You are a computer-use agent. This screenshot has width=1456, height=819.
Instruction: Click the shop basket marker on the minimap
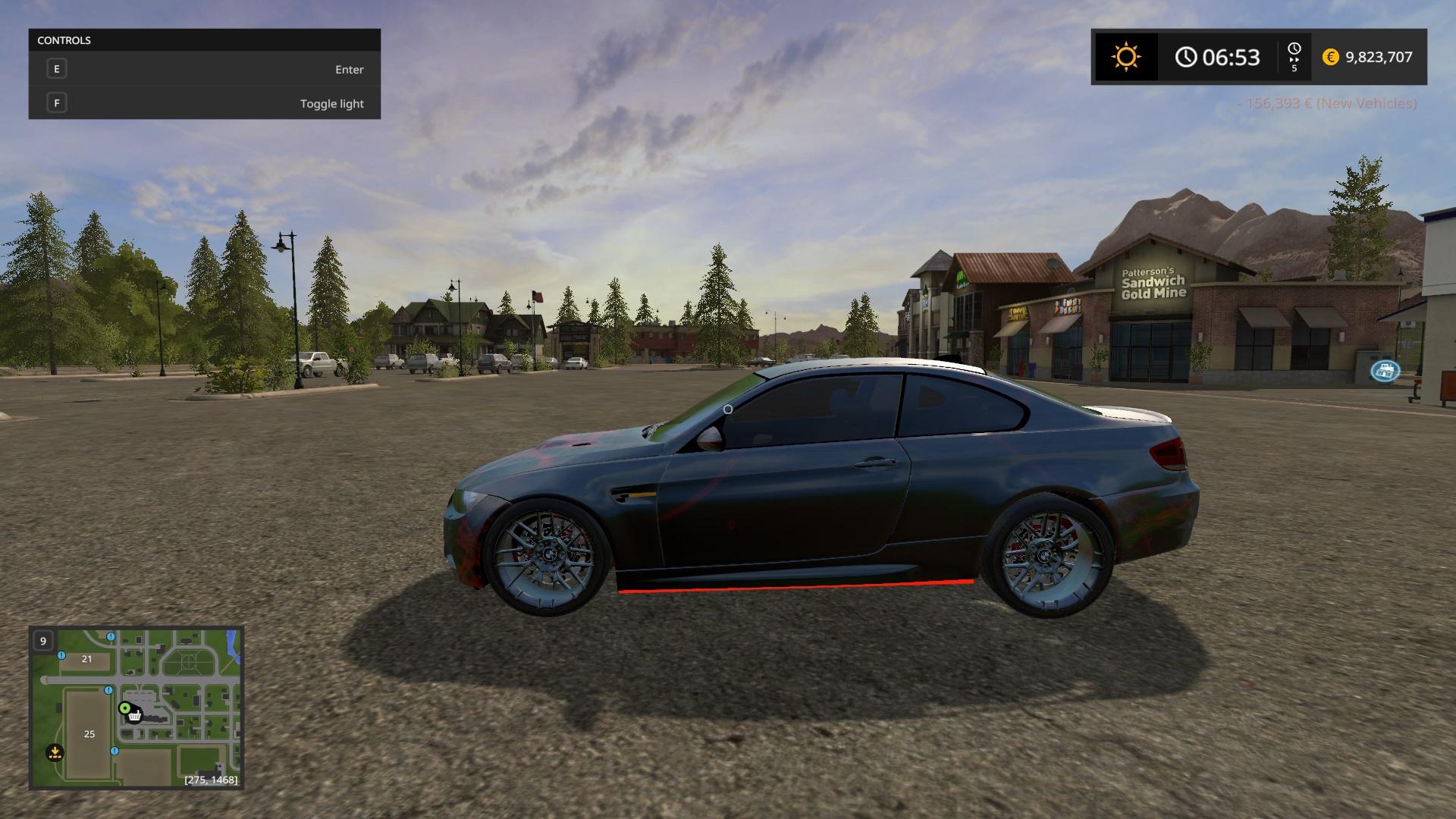[x=135, y=715]
